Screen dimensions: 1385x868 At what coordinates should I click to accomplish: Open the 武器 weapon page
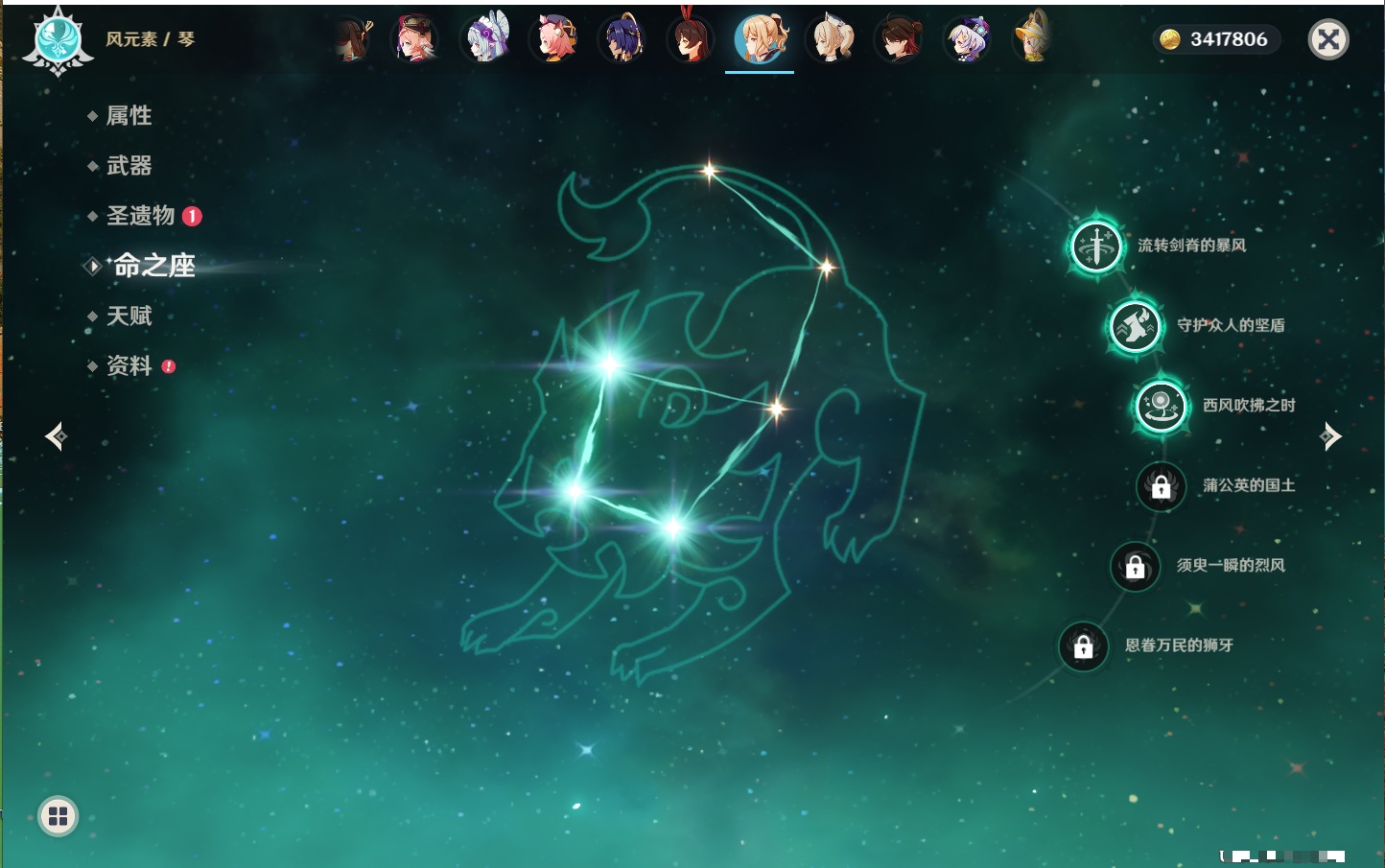(x=129, y=166)
